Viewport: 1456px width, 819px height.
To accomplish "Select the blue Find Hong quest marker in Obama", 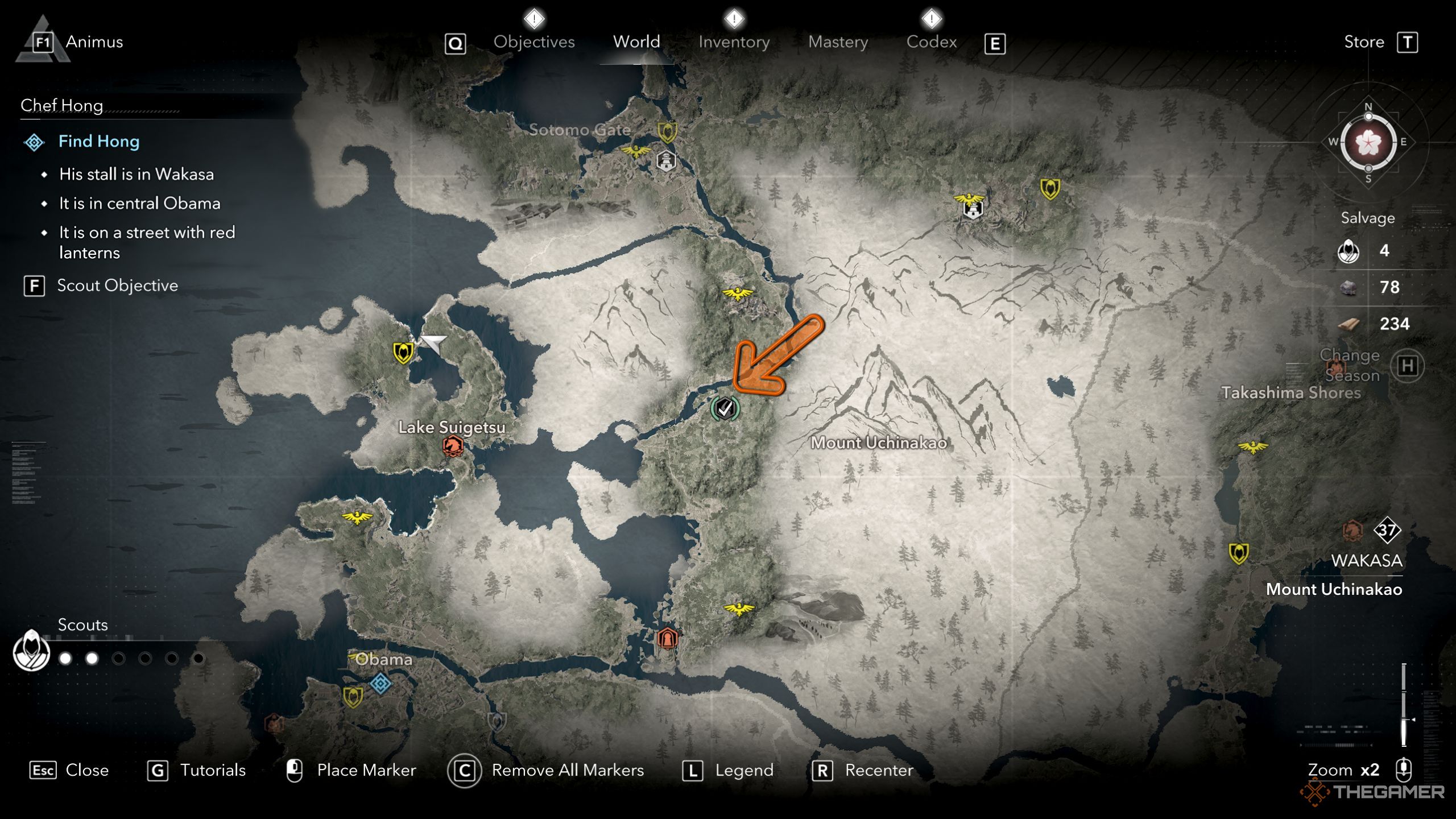I will point(380,683).
